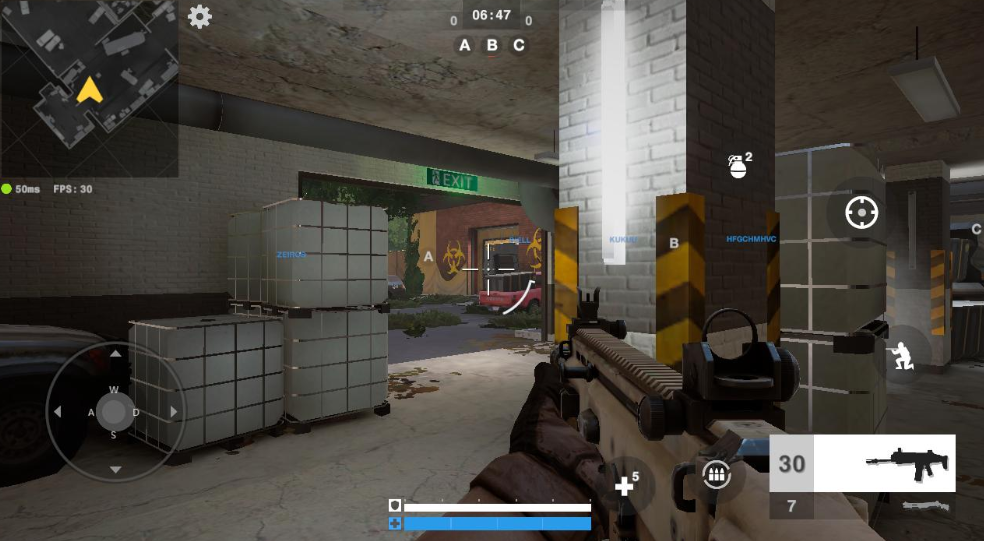
Task: Select the primary assault rifle slot
Action: 863,464
